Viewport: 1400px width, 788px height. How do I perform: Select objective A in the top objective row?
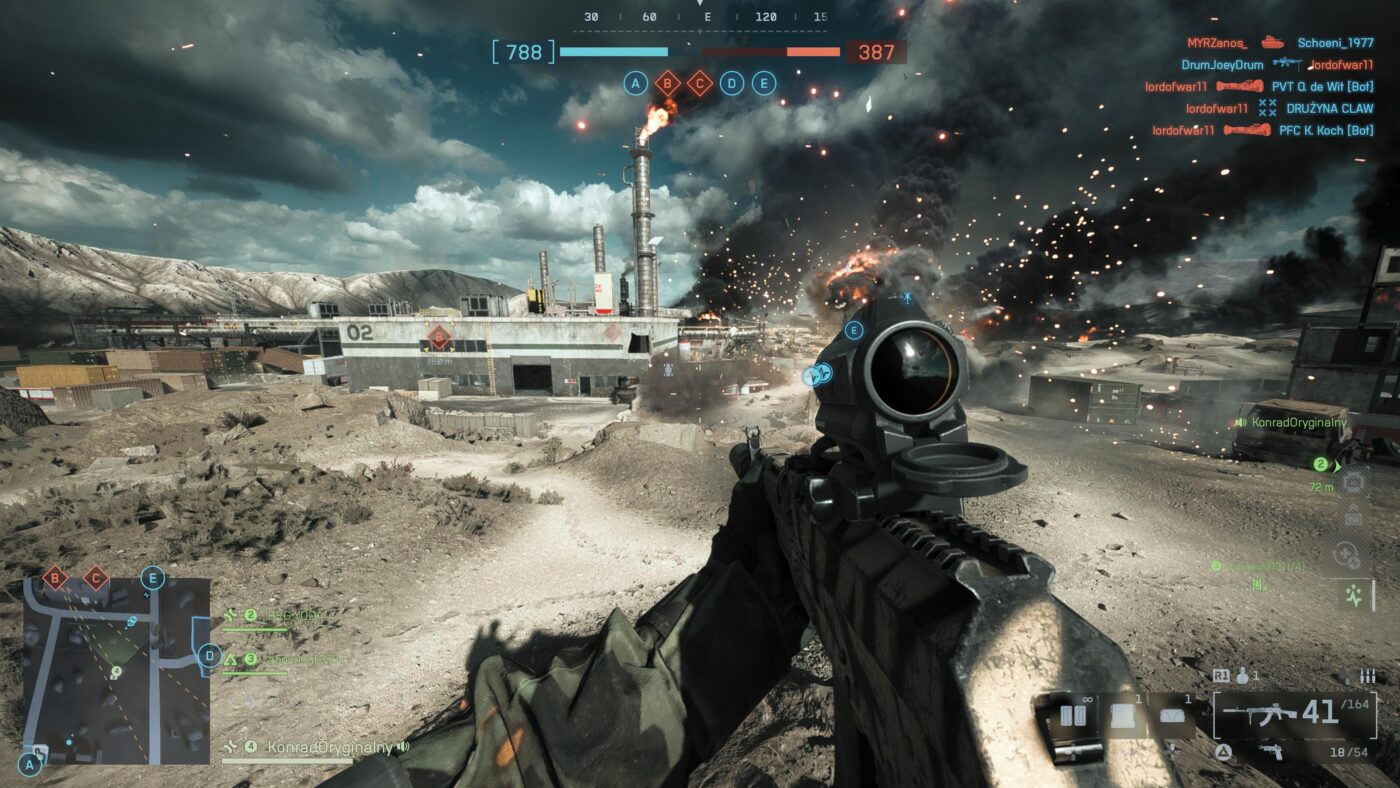635,83
